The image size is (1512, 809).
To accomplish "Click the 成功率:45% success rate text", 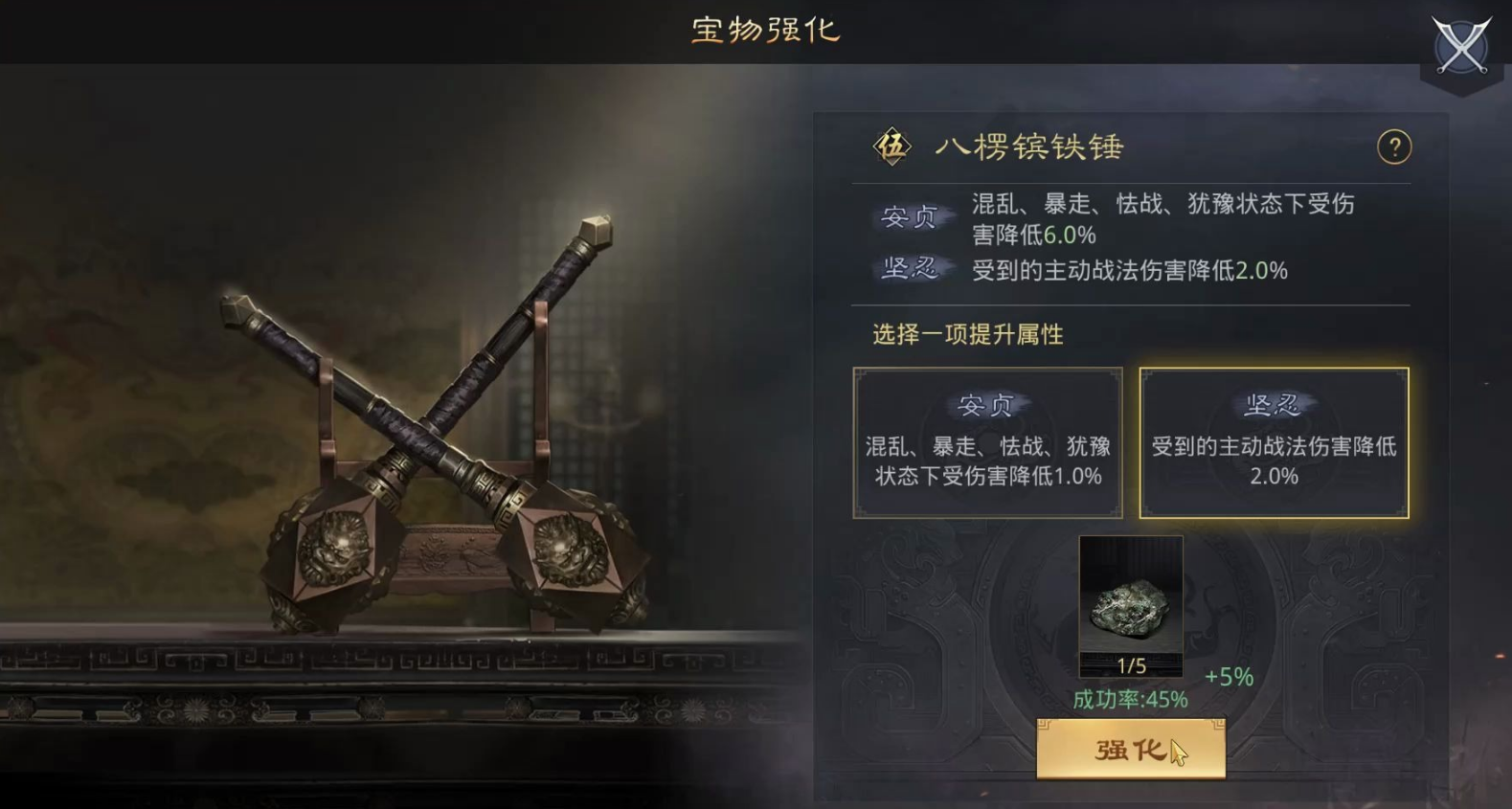I will point(1131,700).
